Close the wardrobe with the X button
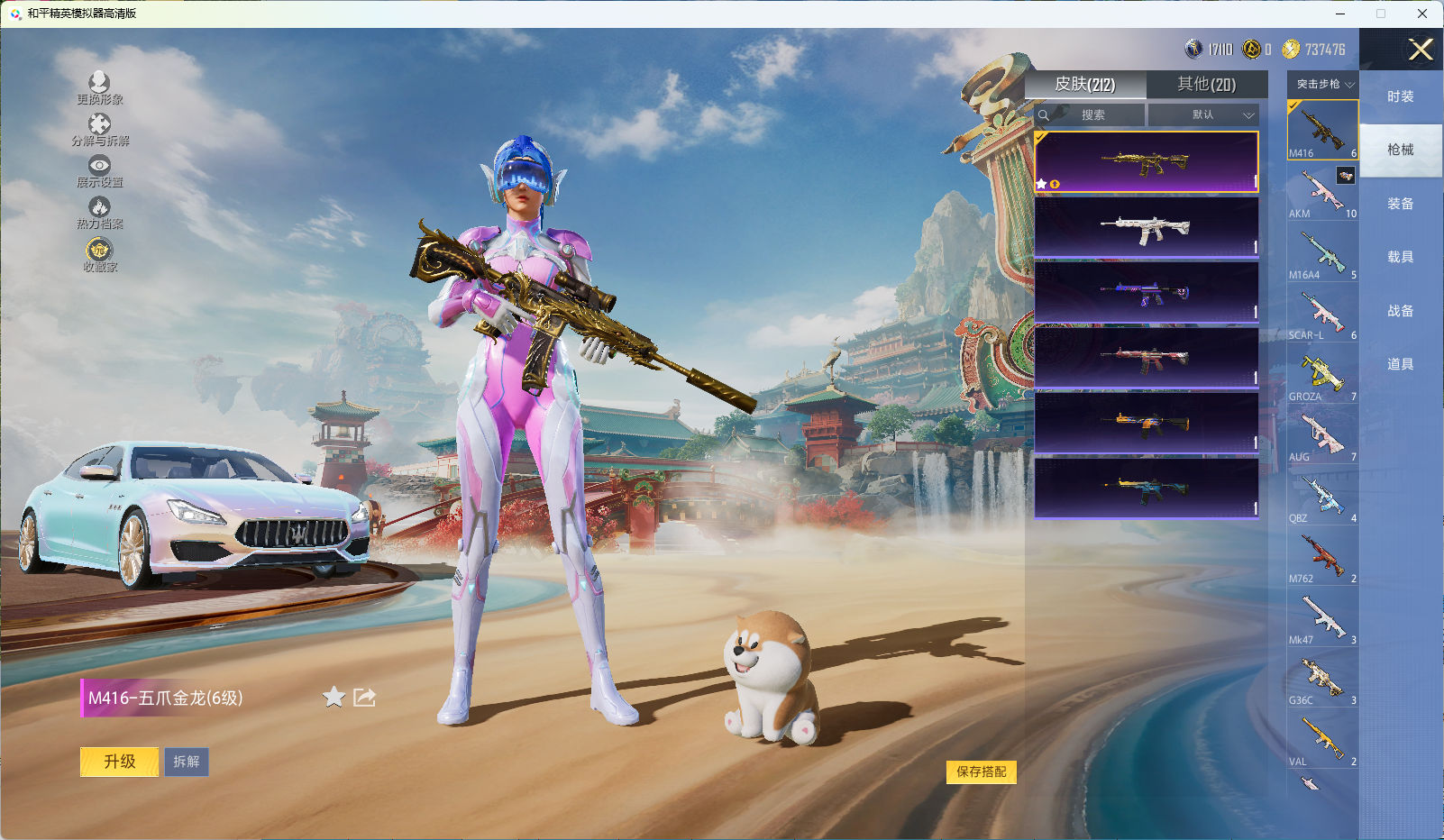The width and height of the screenshot is (1444, 840). [1421, 50]
